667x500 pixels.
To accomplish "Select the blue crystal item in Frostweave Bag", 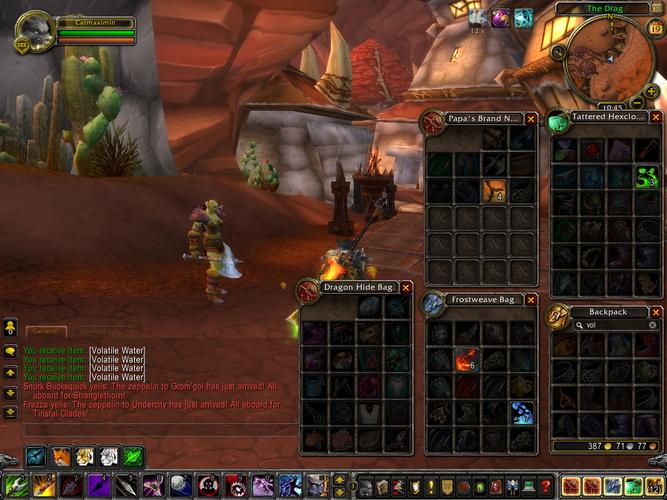I will click(522, 411).
